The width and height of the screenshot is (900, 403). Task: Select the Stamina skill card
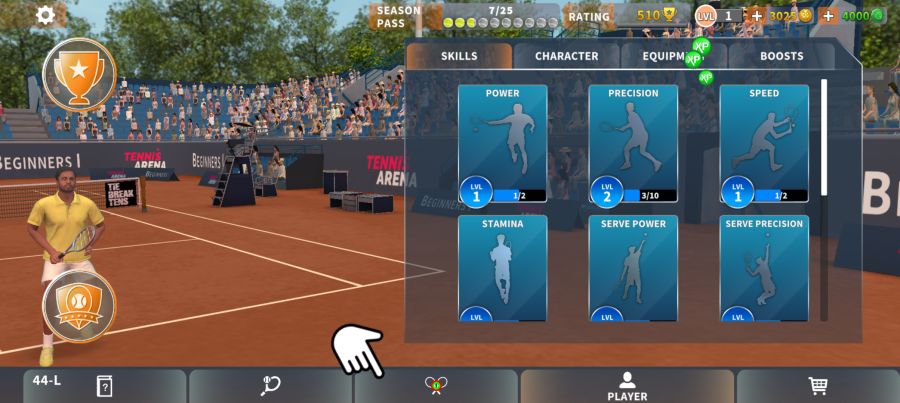pos(502,268)
